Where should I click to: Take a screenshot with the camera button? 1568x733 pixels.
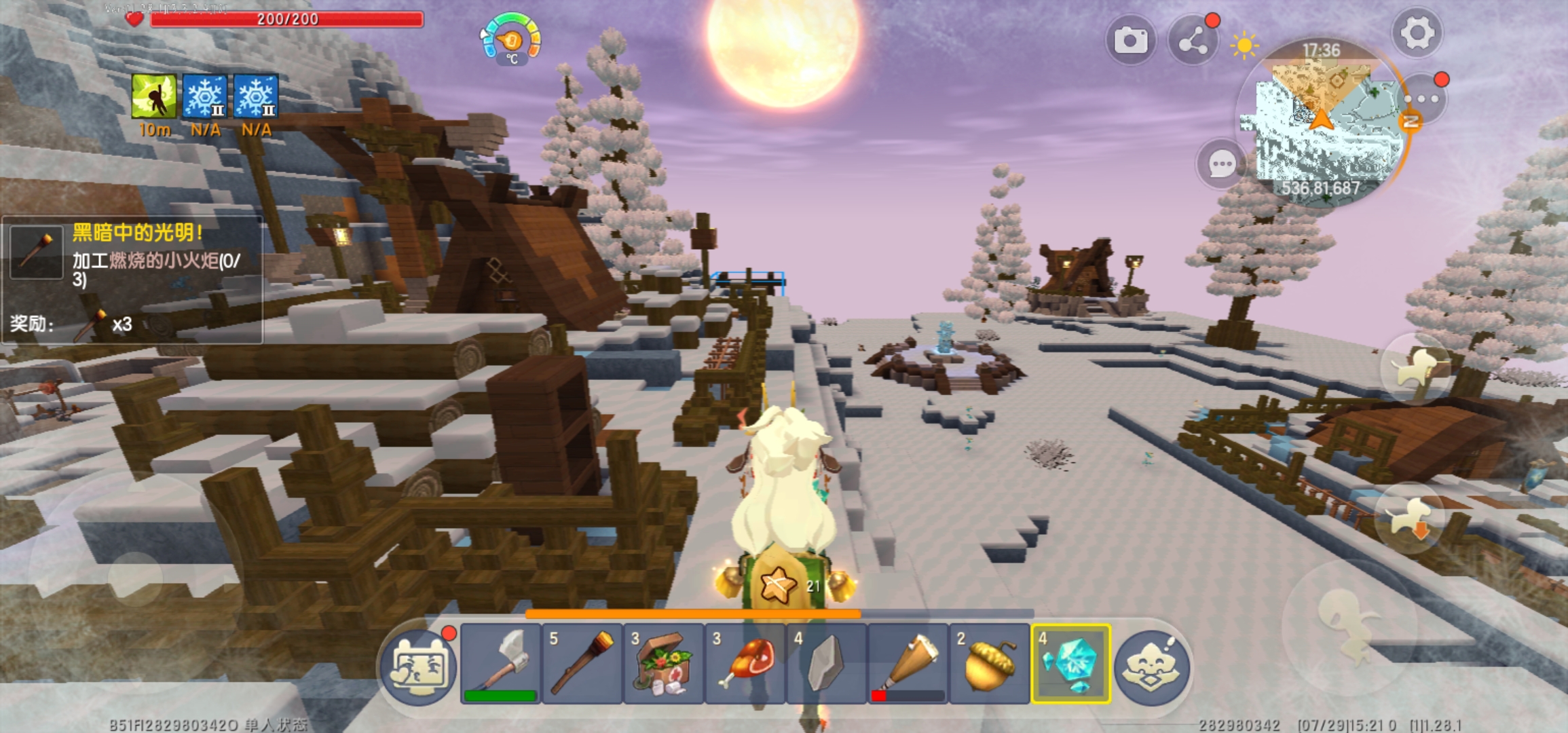1130,41
